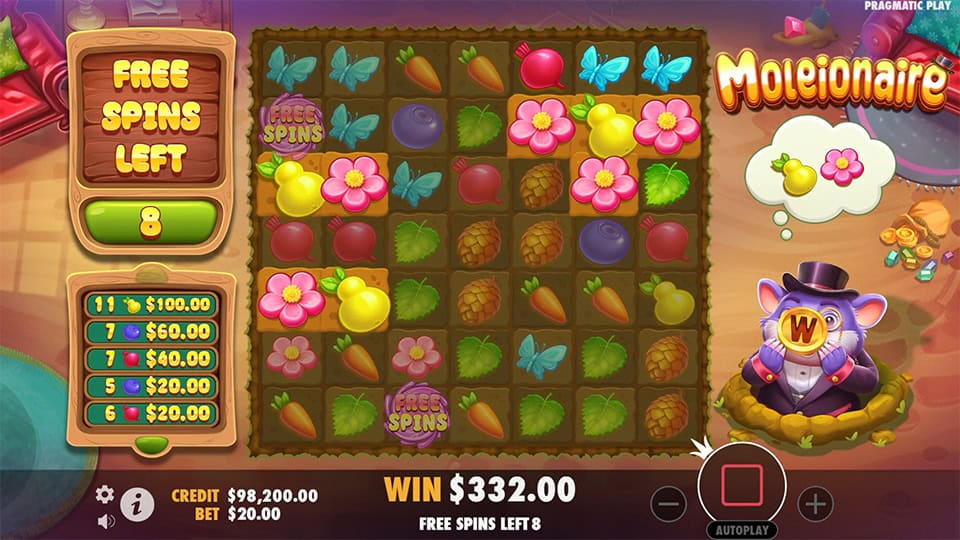The width and height of the screenshot is (960, 540).
Task: Stop the spin with the red square button
Action: click(741, 484)
